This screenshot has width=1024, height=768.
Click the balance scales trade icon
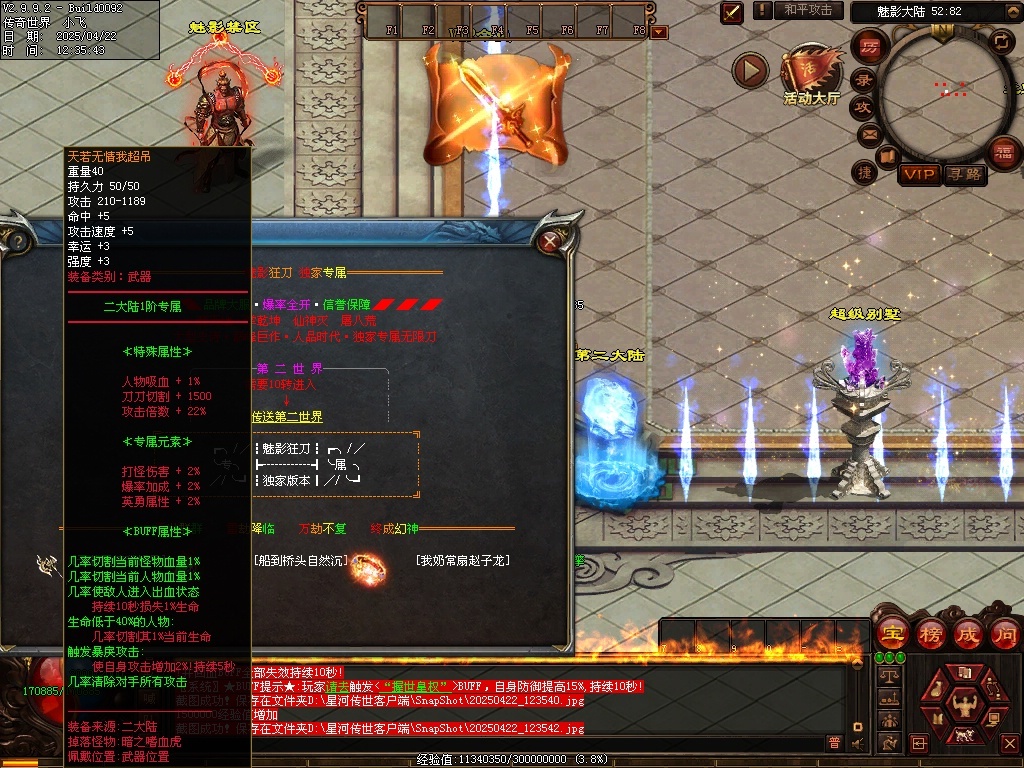tap(888, 676)
